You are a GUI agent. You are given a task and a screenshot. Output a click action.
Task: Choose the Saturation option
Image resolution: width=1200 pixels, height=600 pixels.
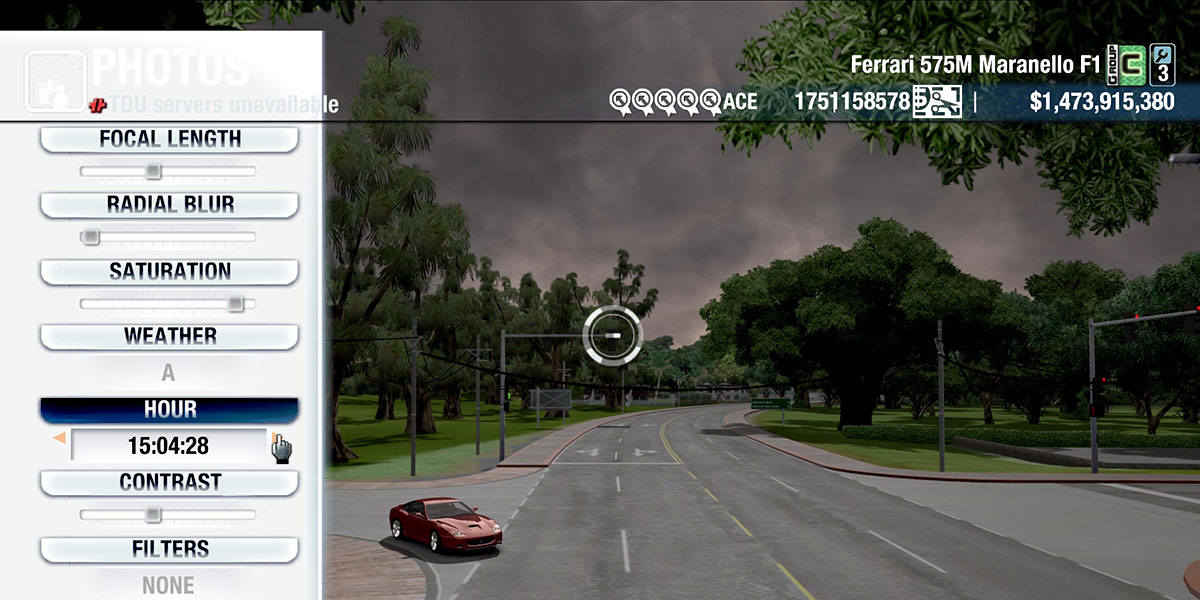[x=169, y=272]
